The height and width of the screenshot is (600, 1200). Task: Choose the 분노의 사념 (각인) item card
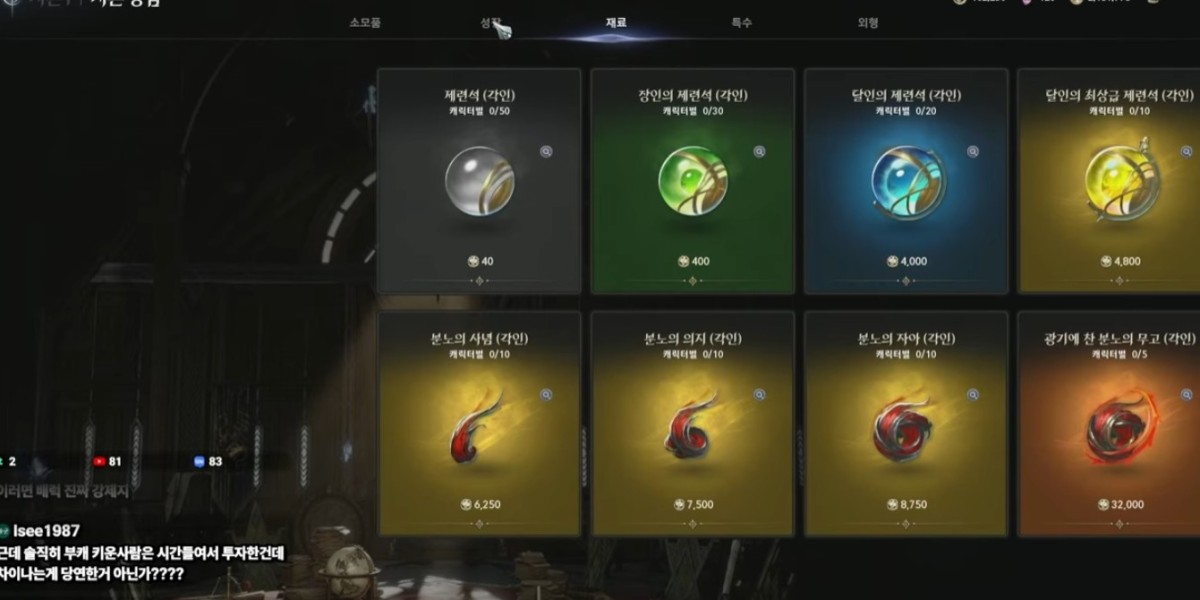(x=479, y=423)
